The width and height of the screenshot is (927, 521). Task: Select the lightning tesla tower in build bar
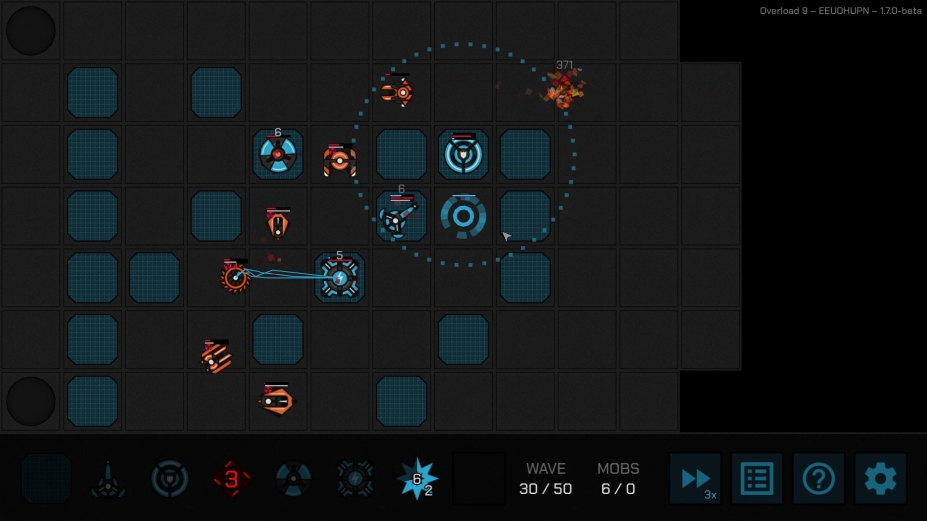tap(355, 479)
